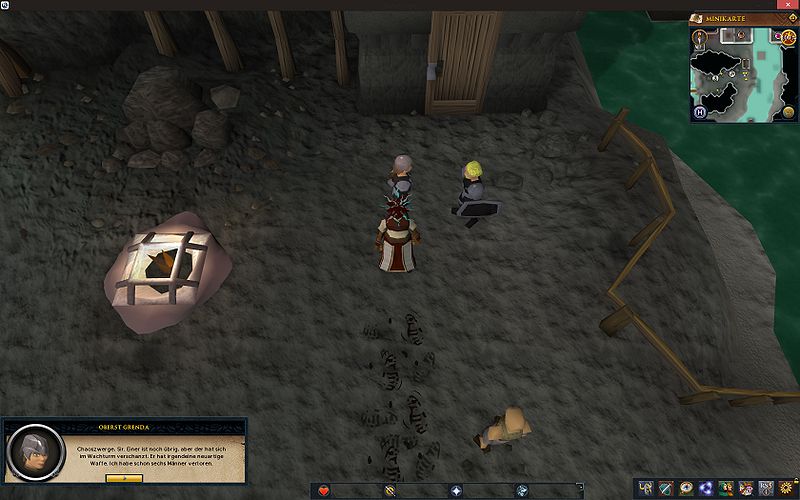Click the adrenaline icon on the action bar
800x500 pixels.
(x=390, y=490)
